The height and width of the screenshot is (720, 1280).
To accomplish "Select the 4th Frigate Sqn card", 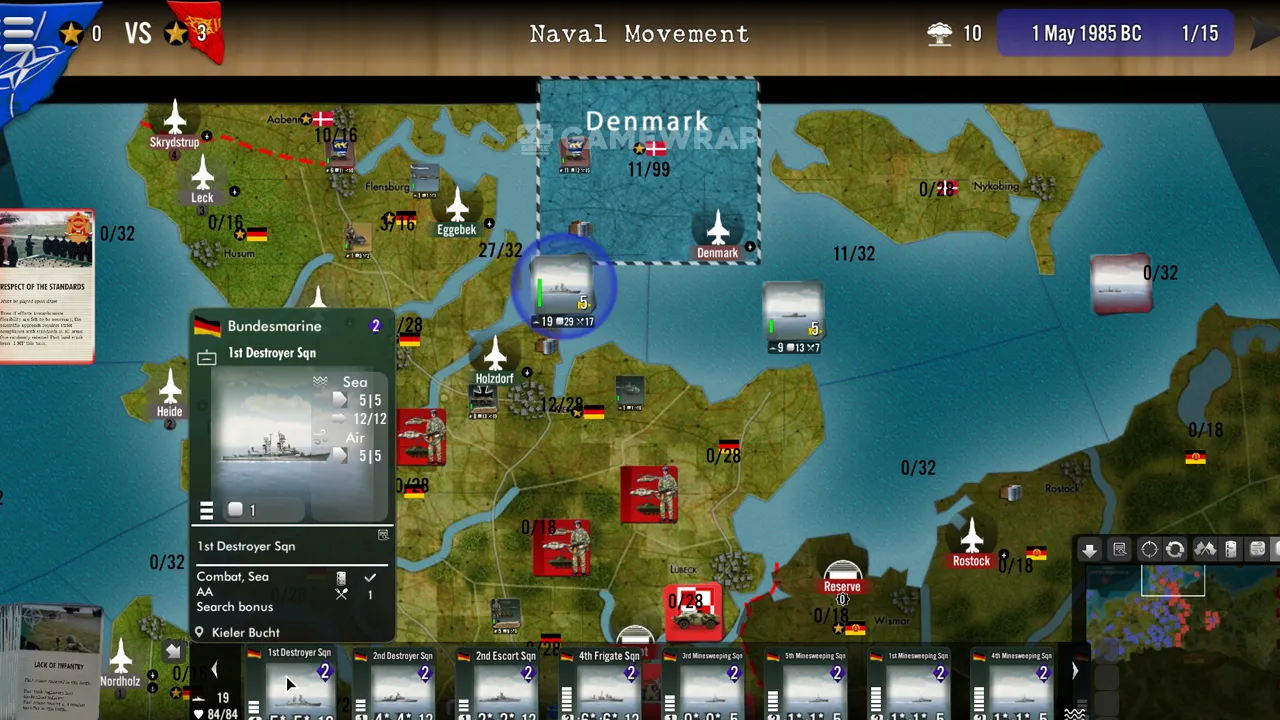I will (608, 684).
